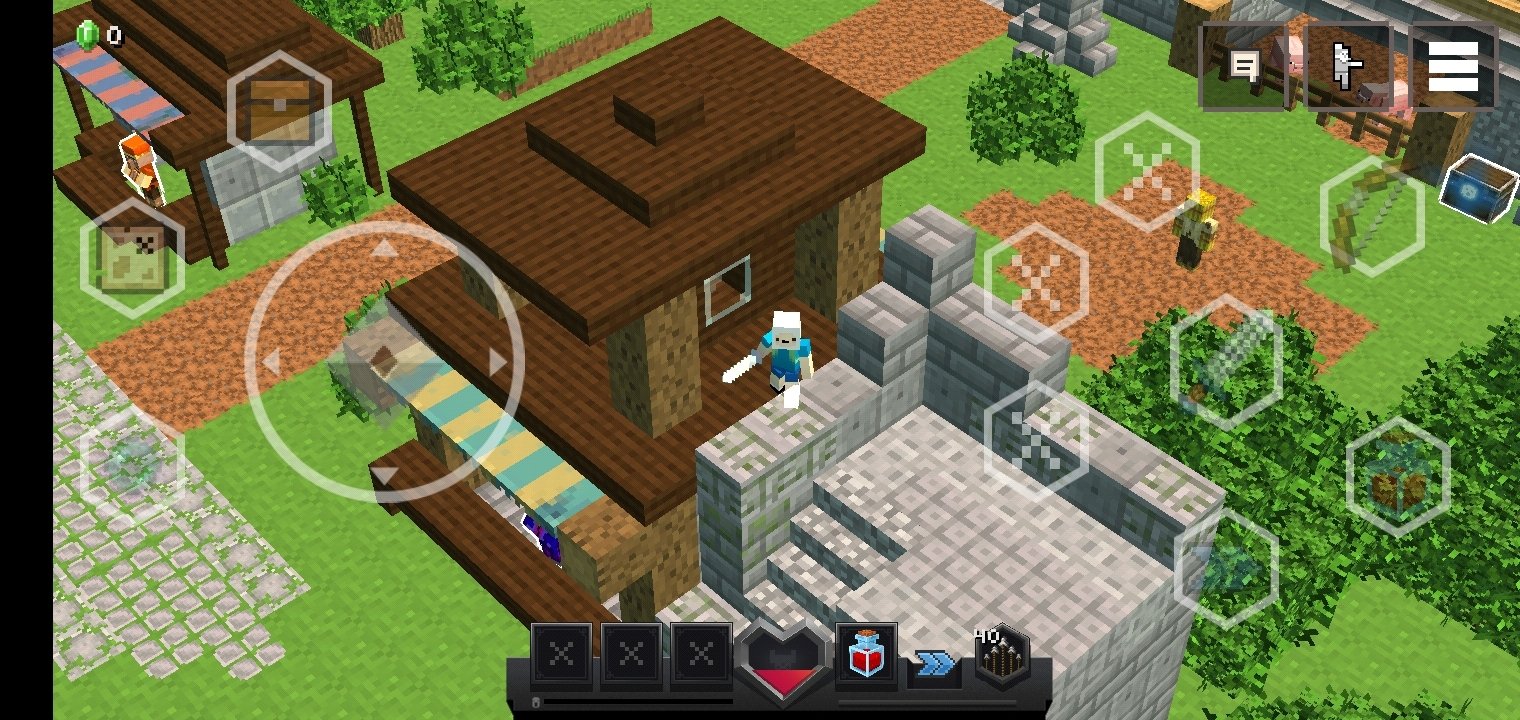
Task: Tap the up arrow on movement joystick
Action: (384, 249)
